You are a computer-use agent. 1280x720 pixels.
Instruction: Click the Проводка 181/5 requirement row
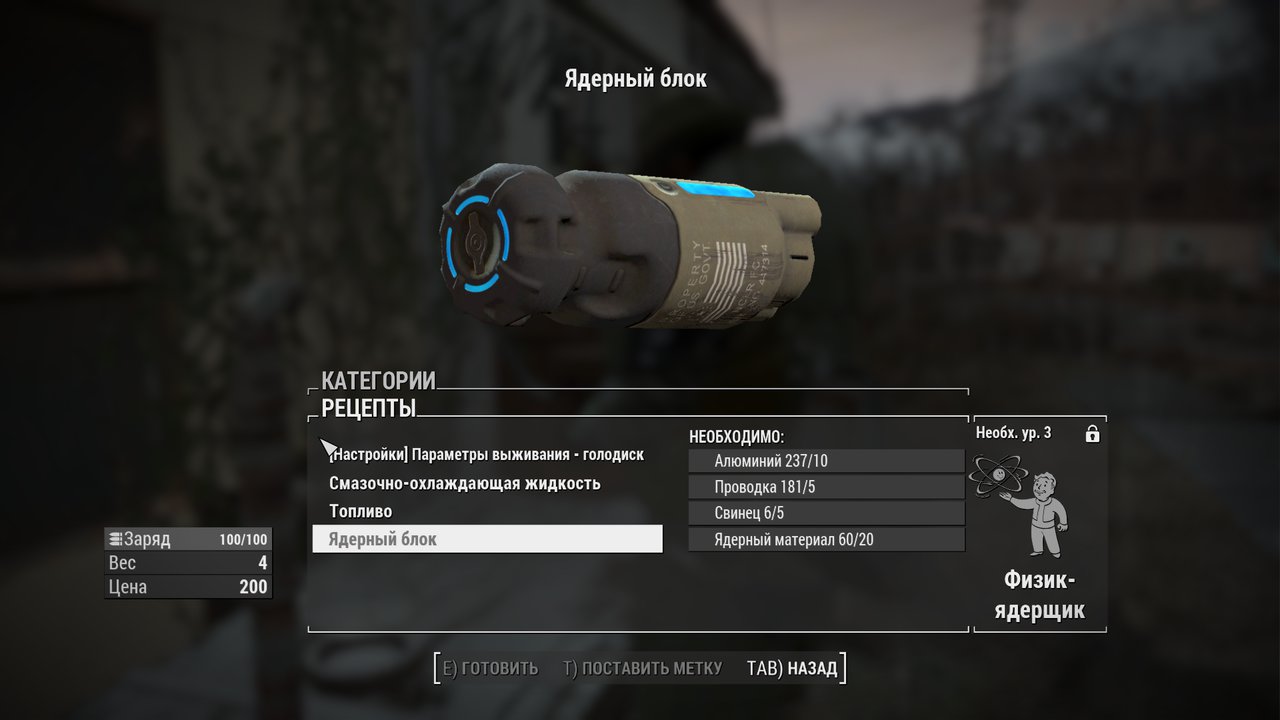point(826,487)
